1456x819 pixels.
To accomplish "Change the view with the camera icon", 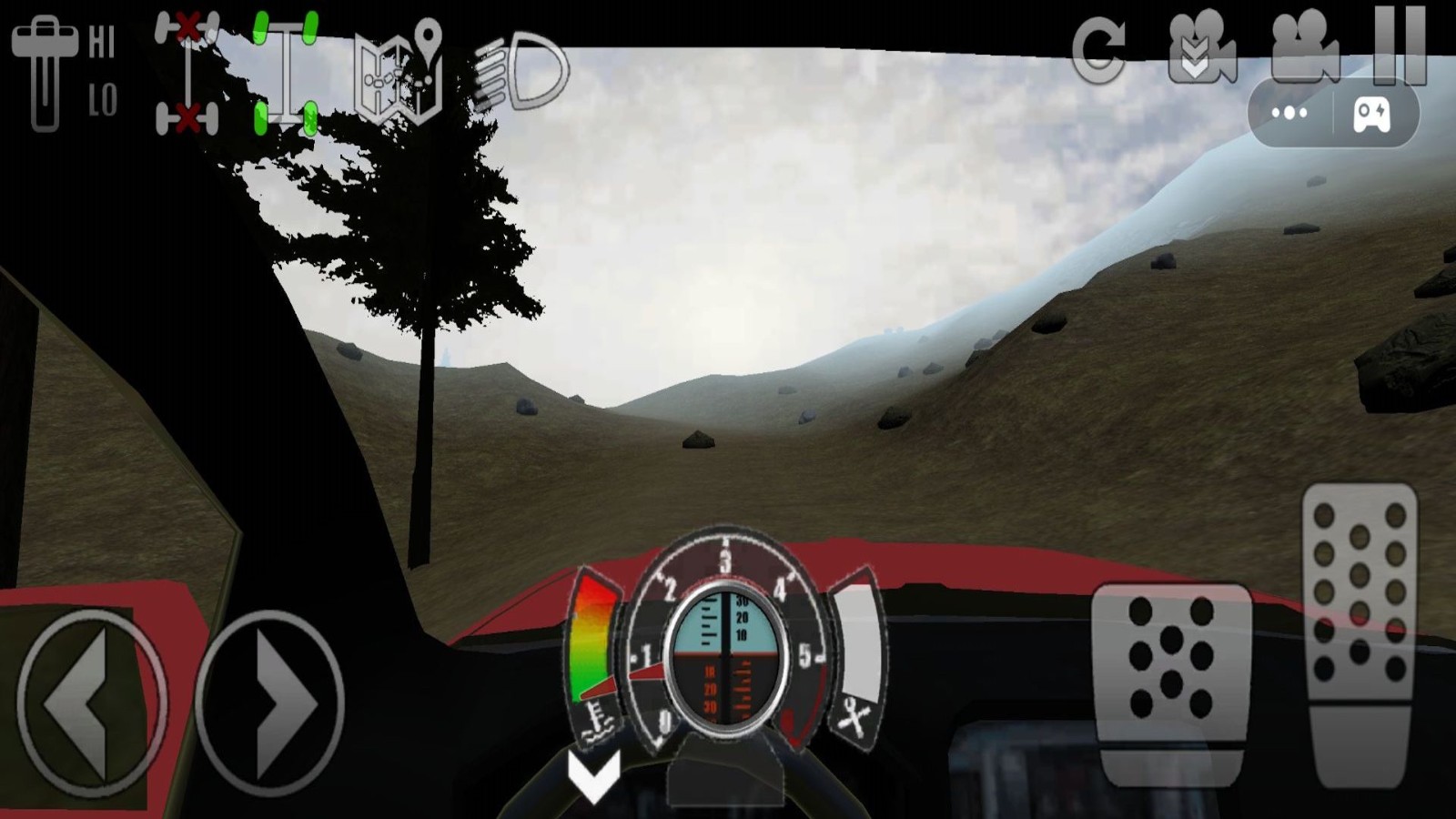I will pyautogui.click(x=1304, y=47).
